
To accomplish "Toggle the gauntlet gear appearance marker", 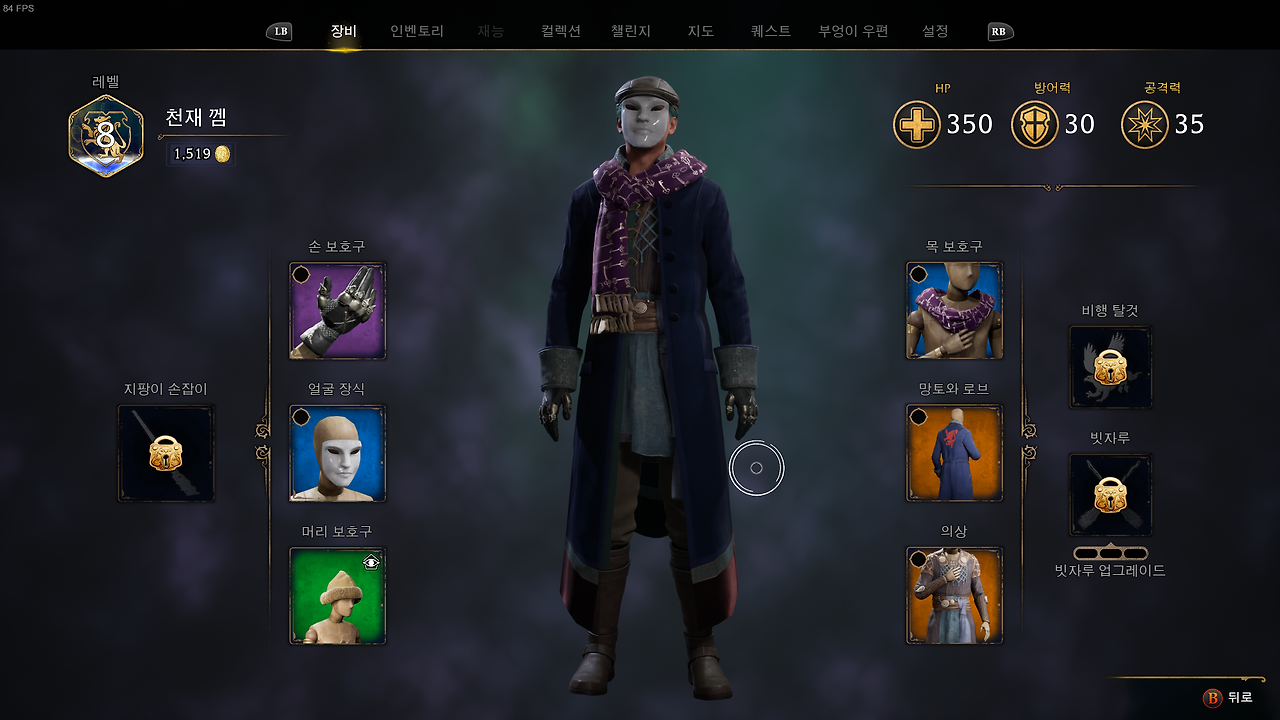I will pos(302,271).
